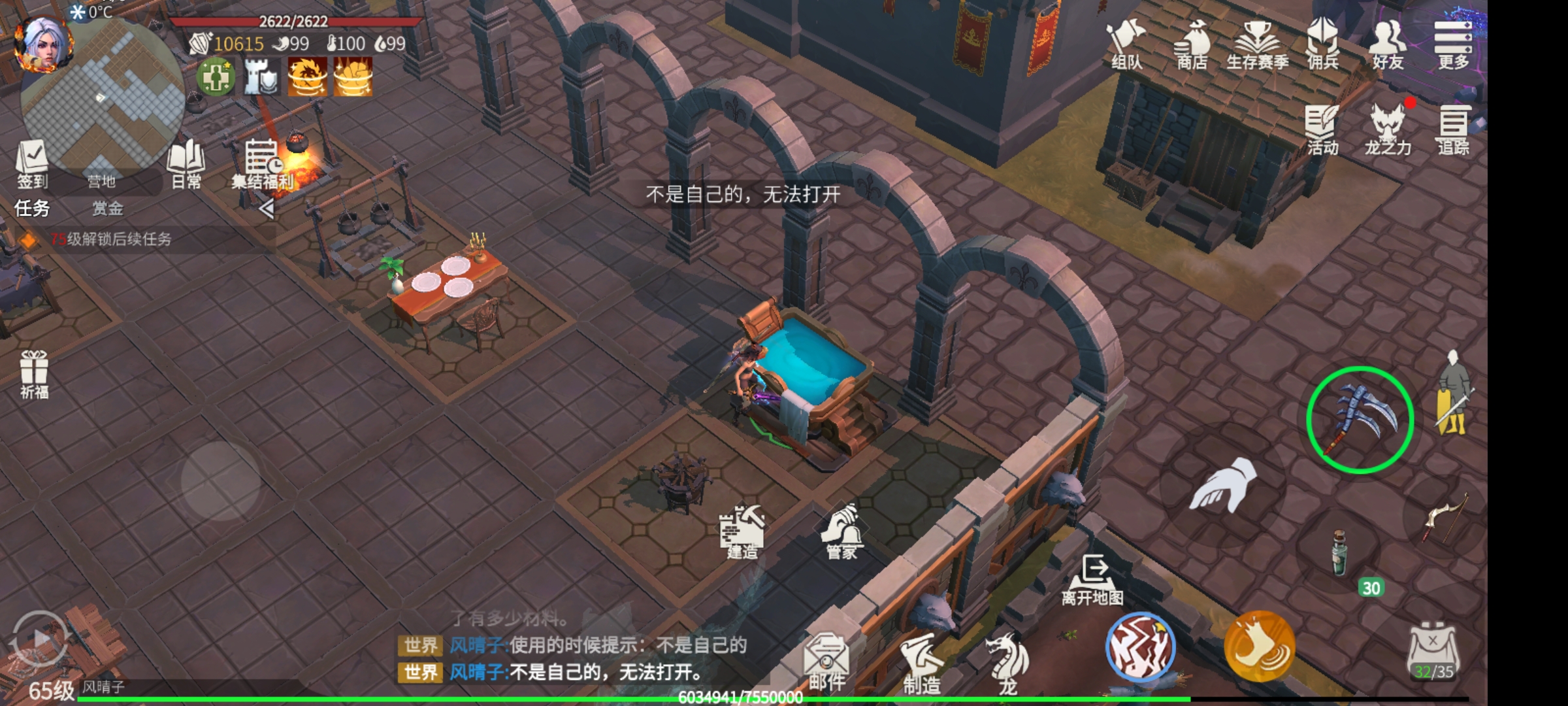Image resolution: width=1568 pixels, height=706 pixels.
Task: Open the 更多 more menu
Action: [x=1452, y=44]
